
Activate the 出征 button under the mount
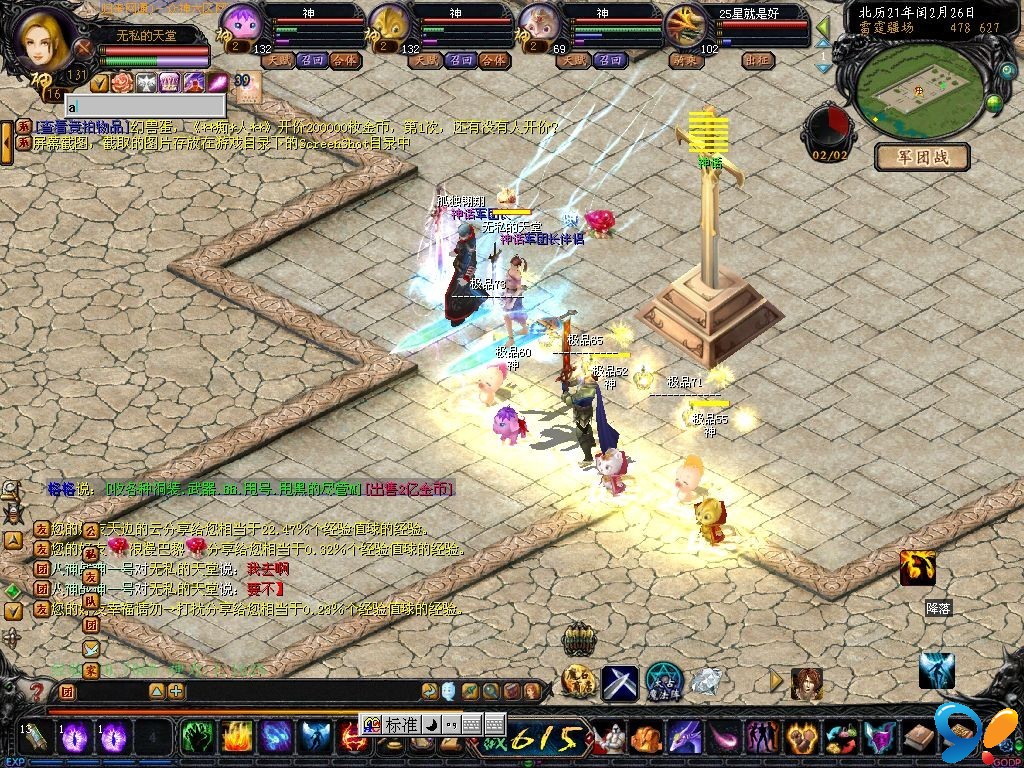pos(759,60)
